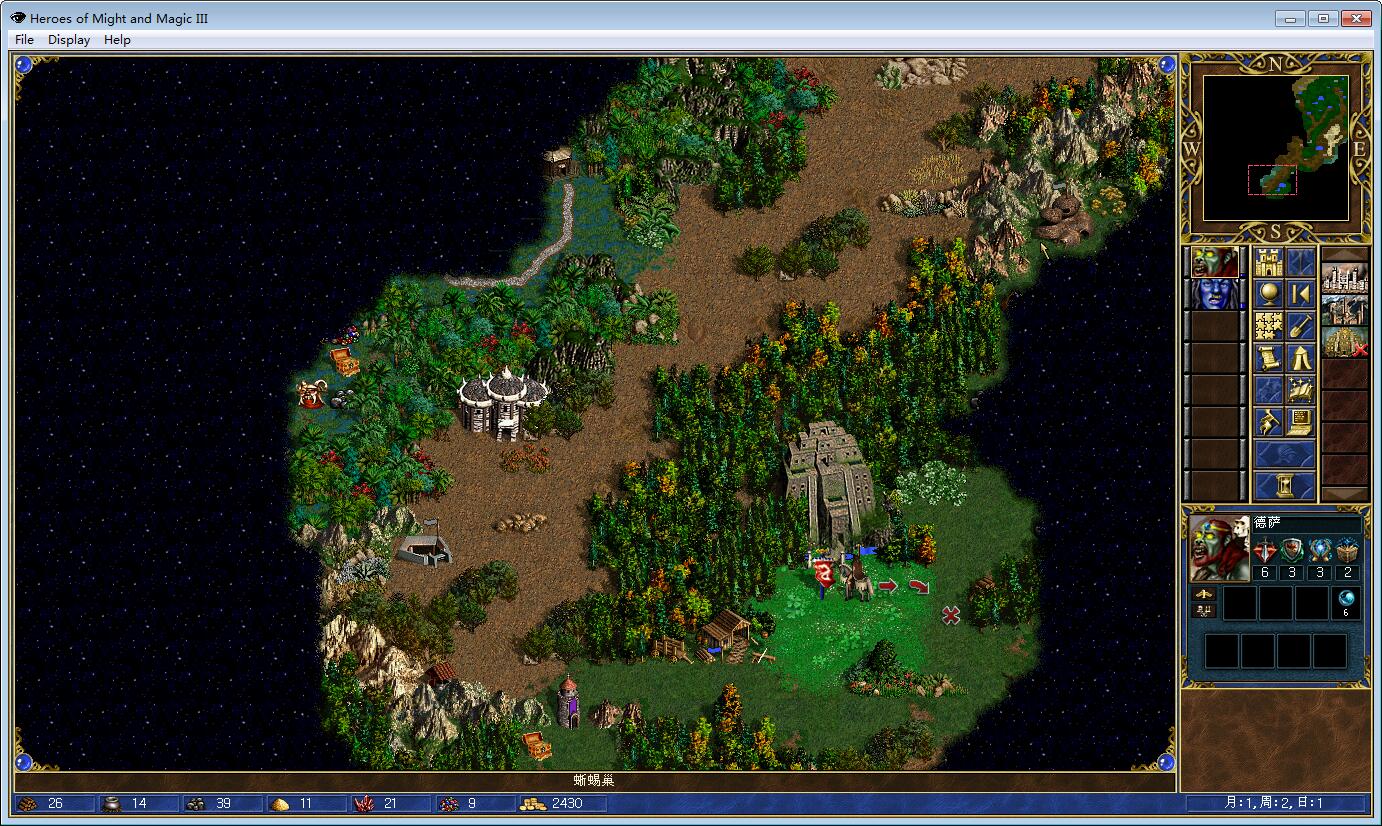Open System Options with the computer button
Screen dimensions: 1382x826
pyautogui.click(x=1300, y=423)
